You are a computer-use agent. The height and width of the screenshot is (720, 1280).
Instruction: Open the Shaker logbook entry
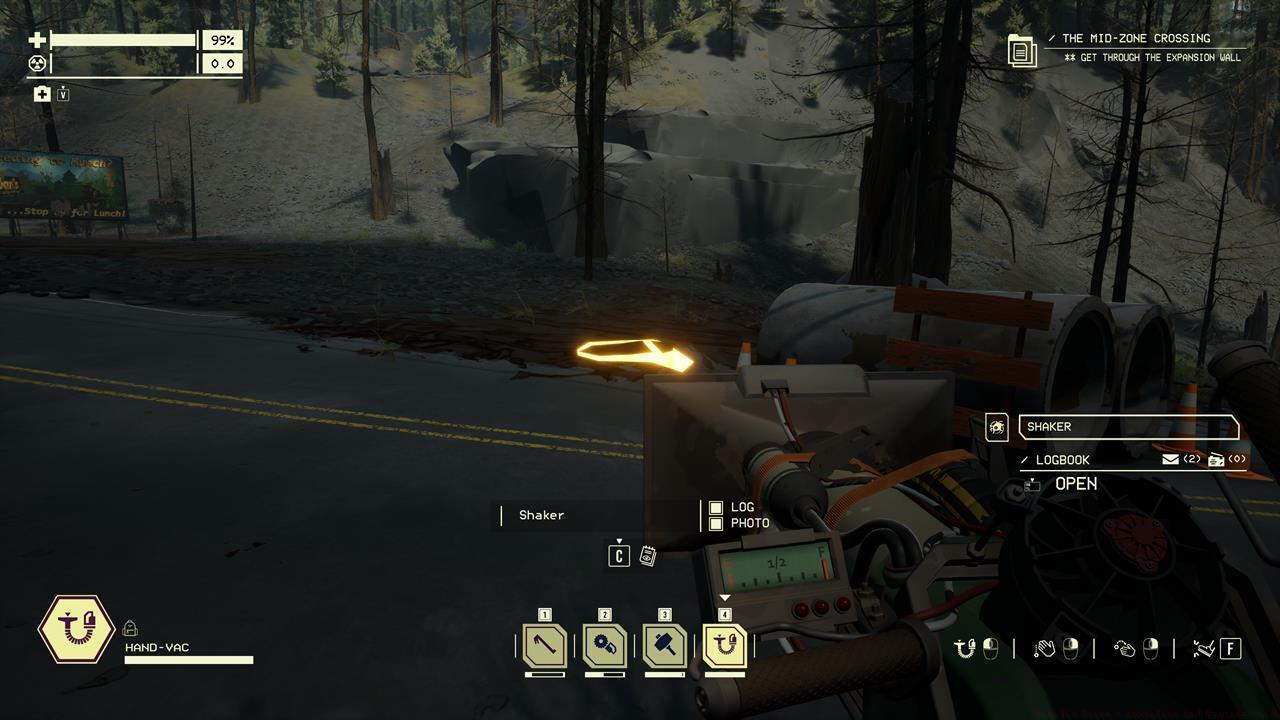click(x=1075, y=484)
